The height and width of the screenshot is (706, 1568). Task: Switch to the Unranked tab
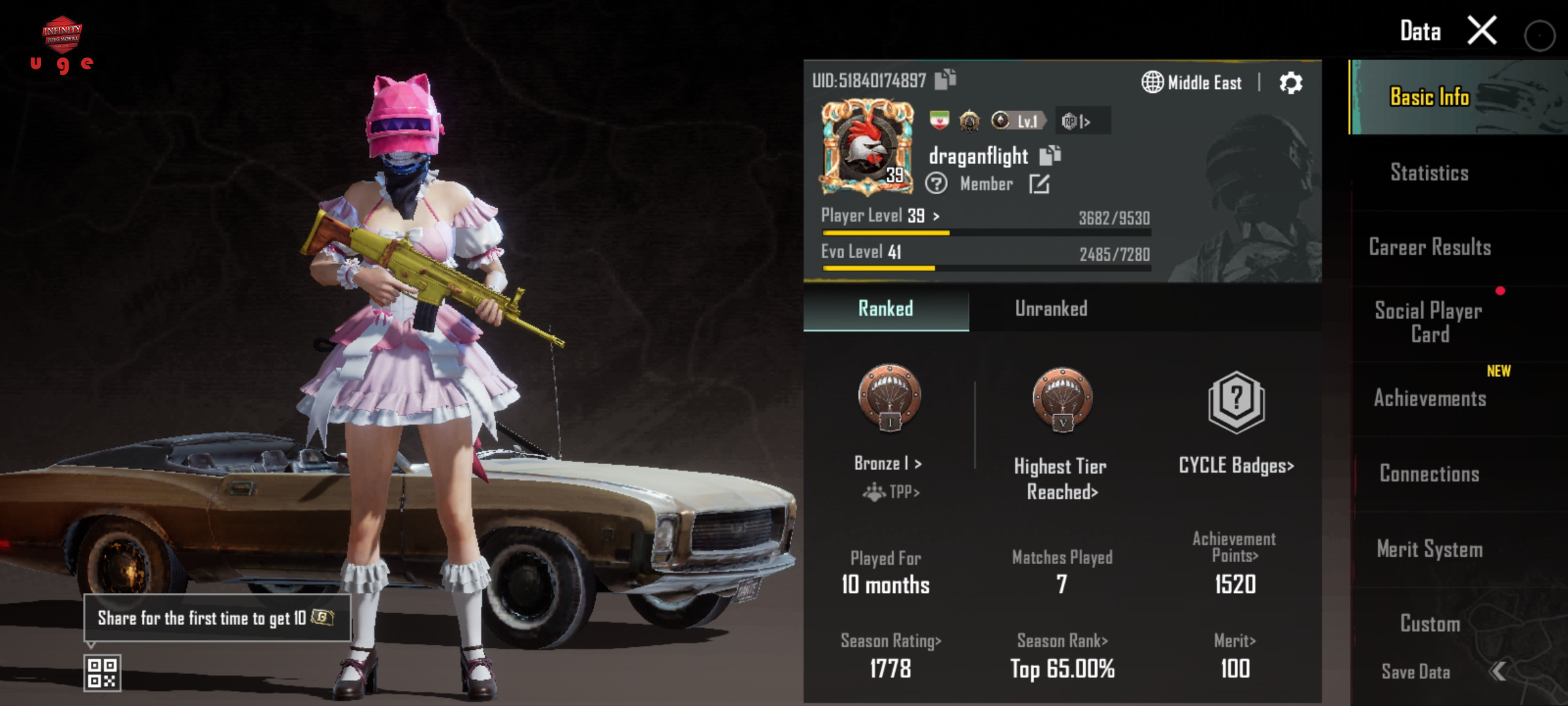pos(1051,309)
